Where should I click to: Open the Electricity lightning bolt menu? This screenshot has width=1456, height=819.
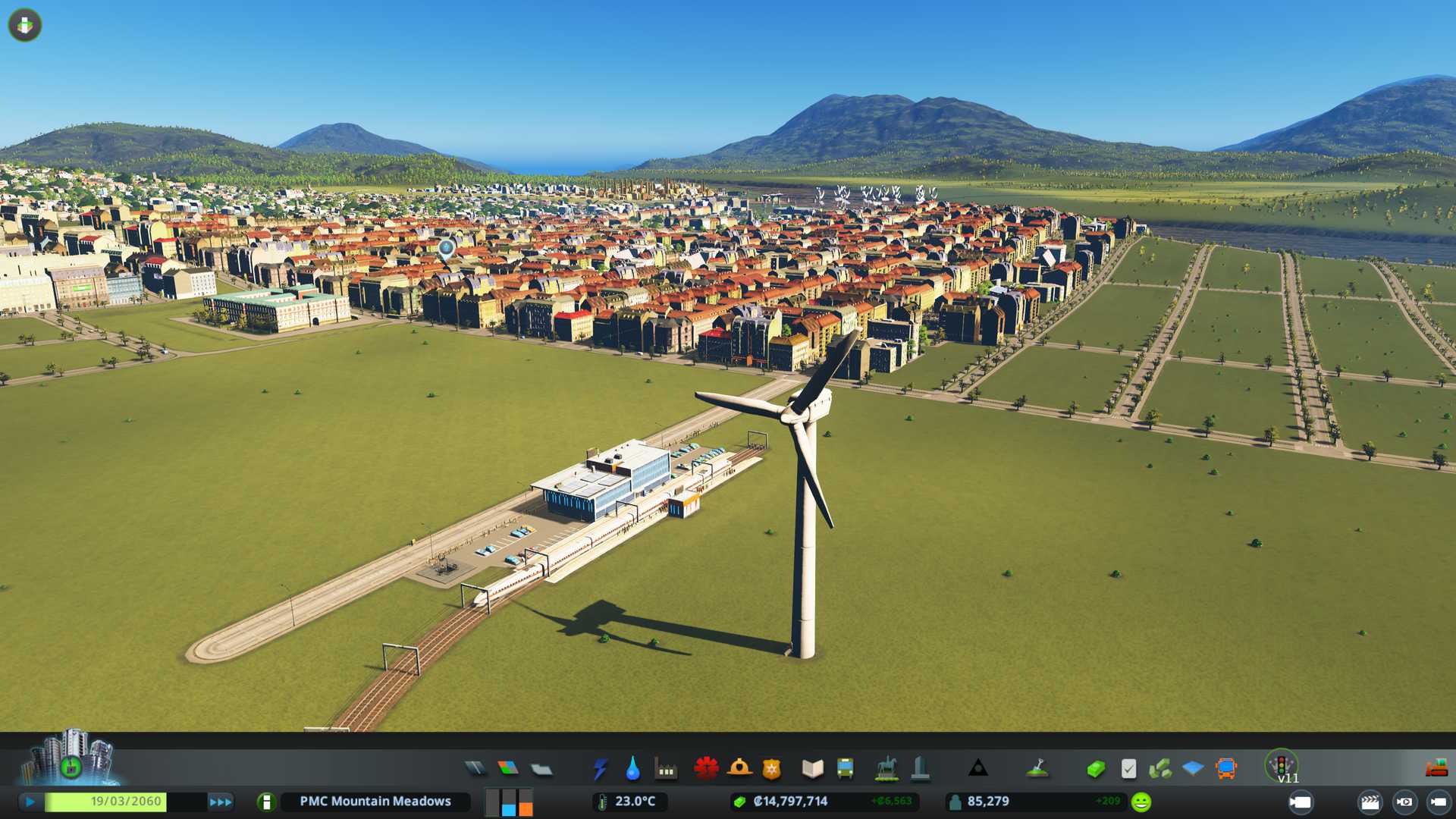600,769
